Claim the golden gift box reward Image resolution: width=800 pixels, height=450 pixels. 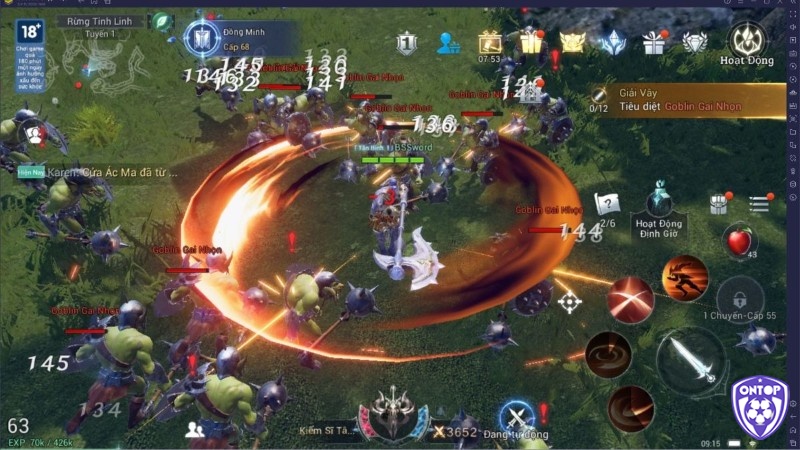pos(530,42)
